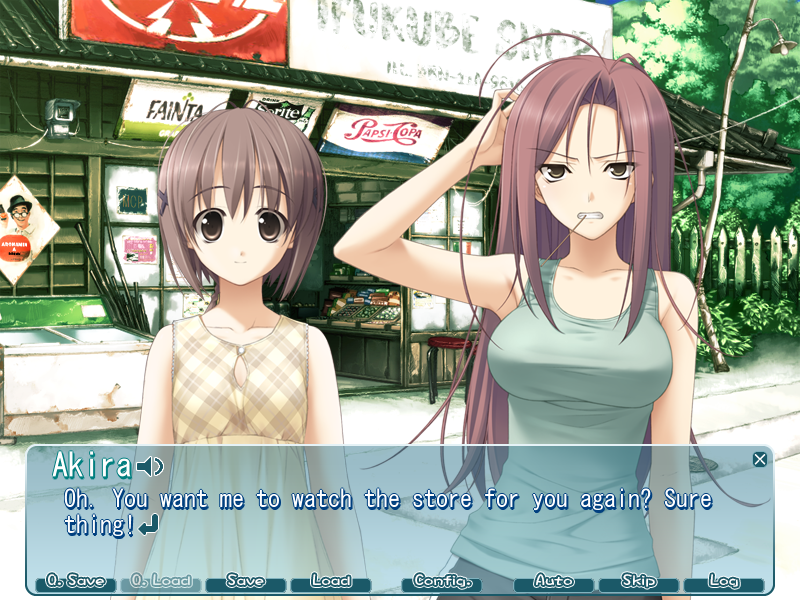Screen dimensions: 800x600
Task: Open the Load menu
Action: tap(330, 581)
